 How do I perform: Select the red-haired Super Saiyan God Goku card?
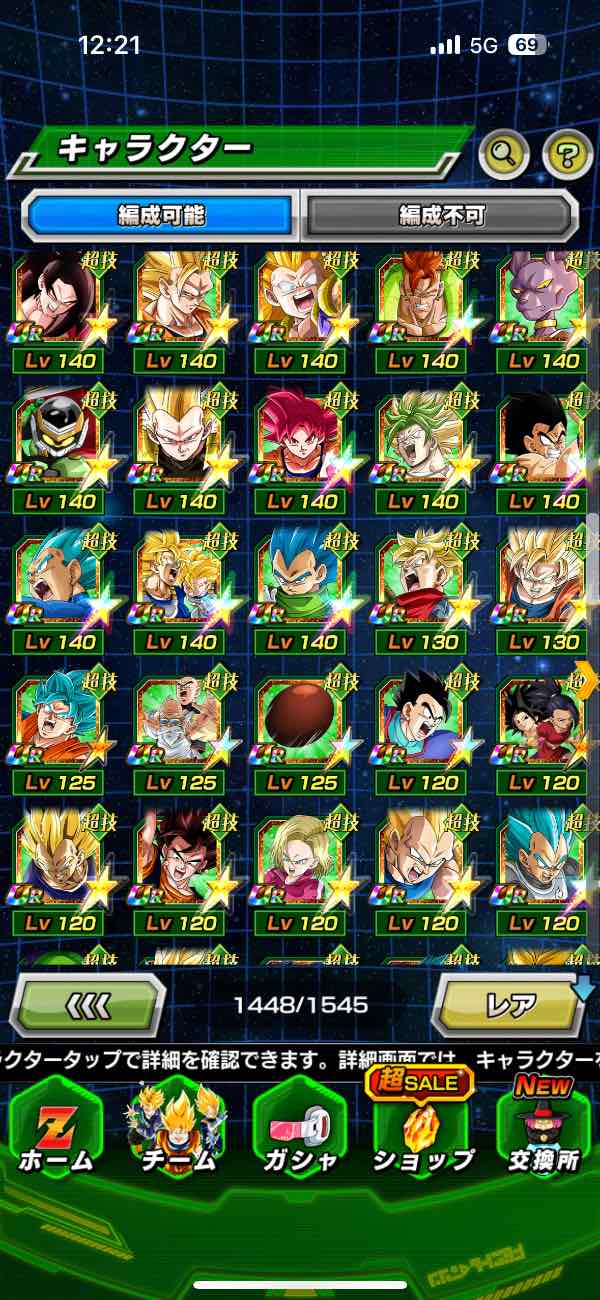[x=300, y=438]
